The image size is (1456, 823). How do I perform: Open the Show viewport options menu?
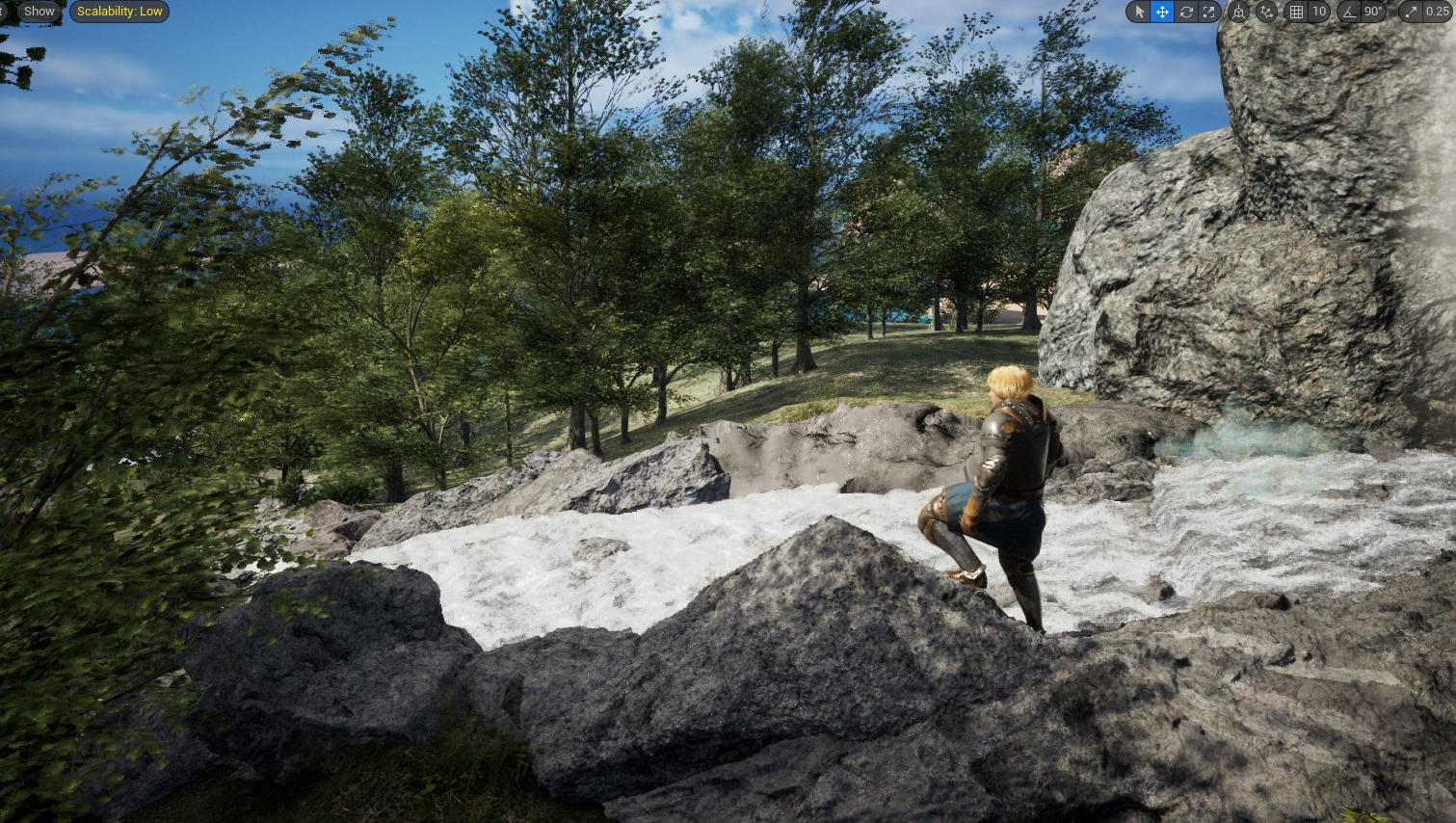tap(39, 12)
